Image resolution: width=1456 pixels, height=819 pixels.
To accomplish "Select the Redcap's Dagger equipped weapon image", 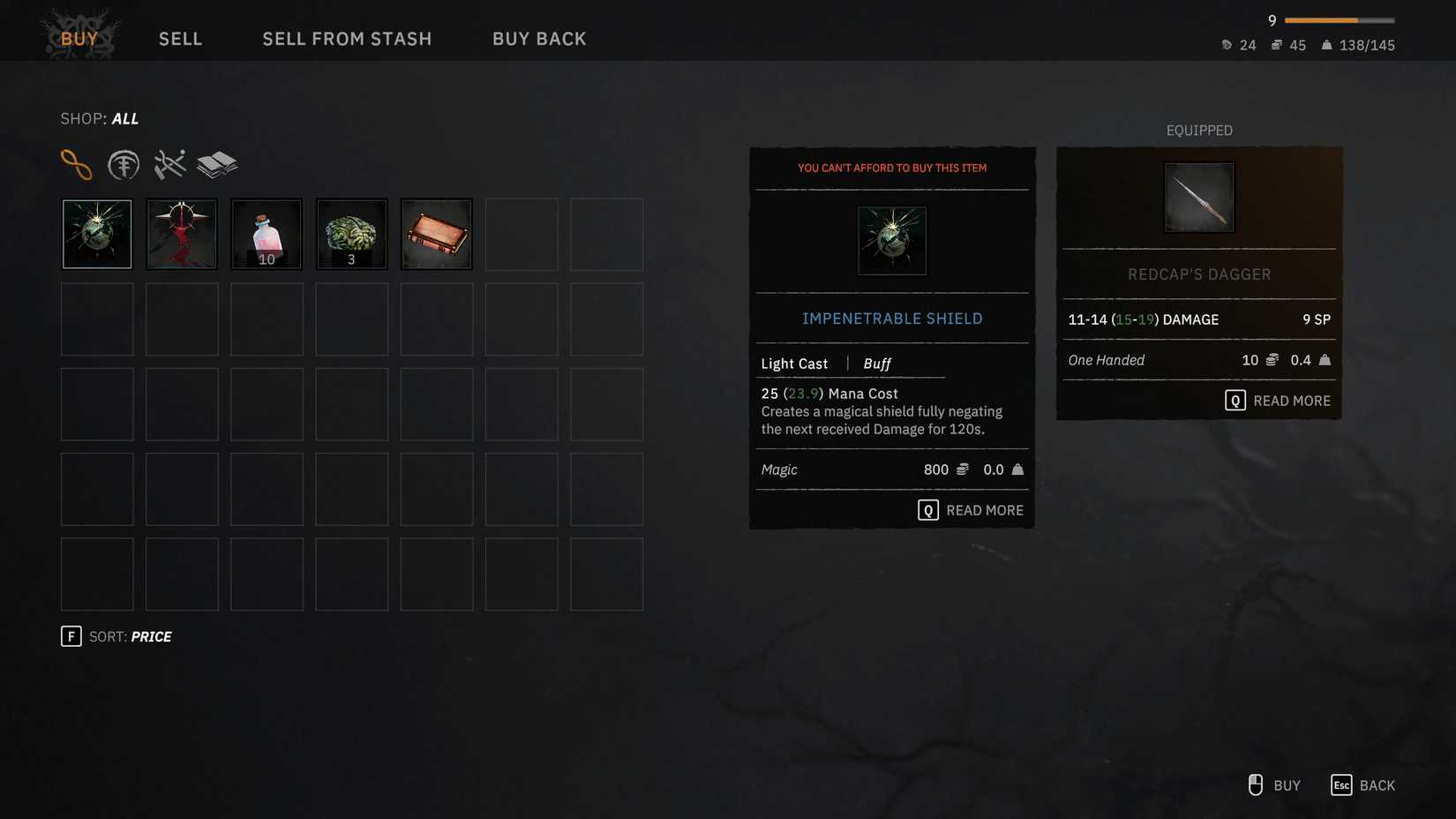I will (x=1198, y=197).
